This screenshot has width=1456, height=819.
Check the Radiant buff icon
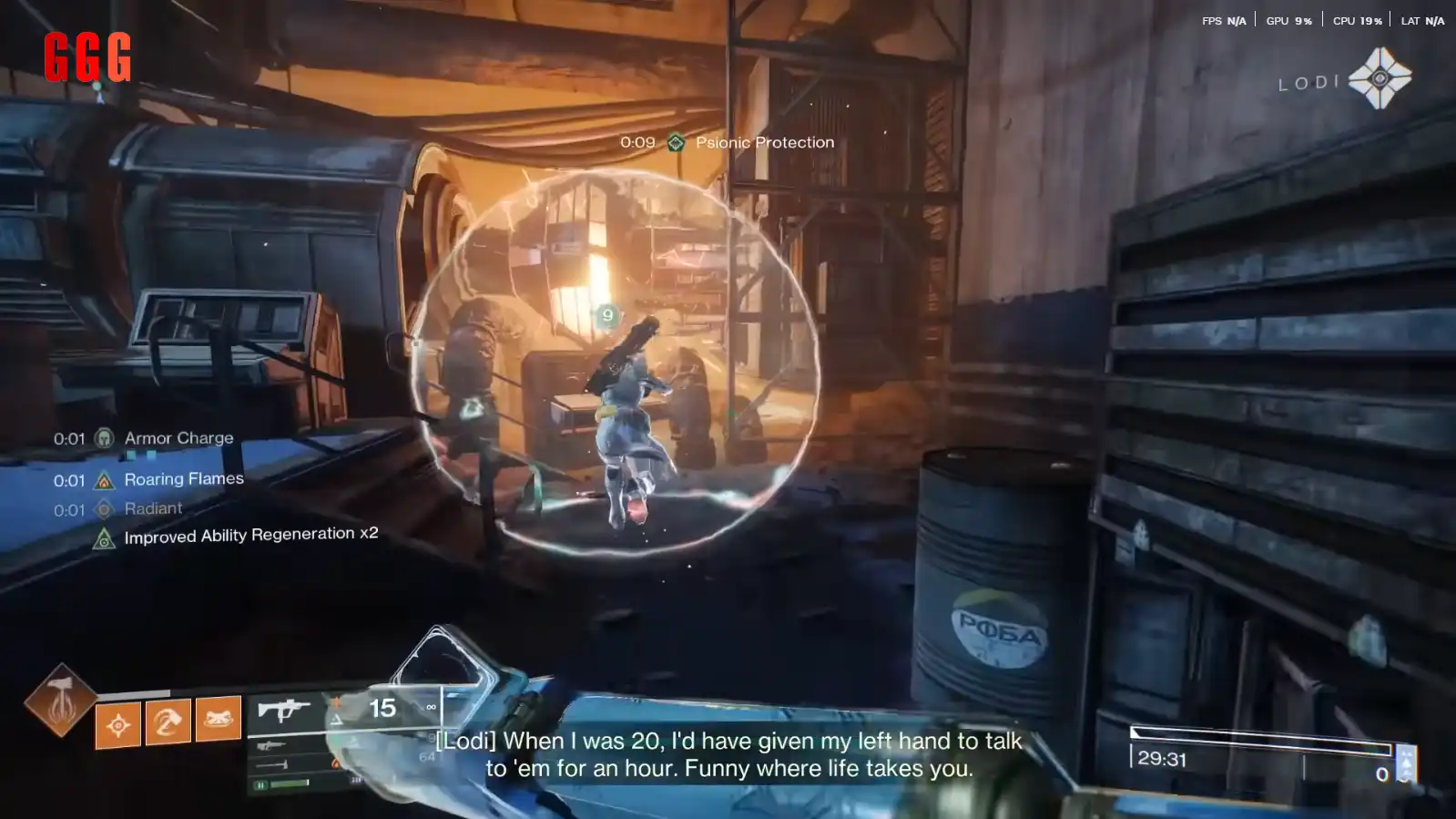[x=105, y=509]
